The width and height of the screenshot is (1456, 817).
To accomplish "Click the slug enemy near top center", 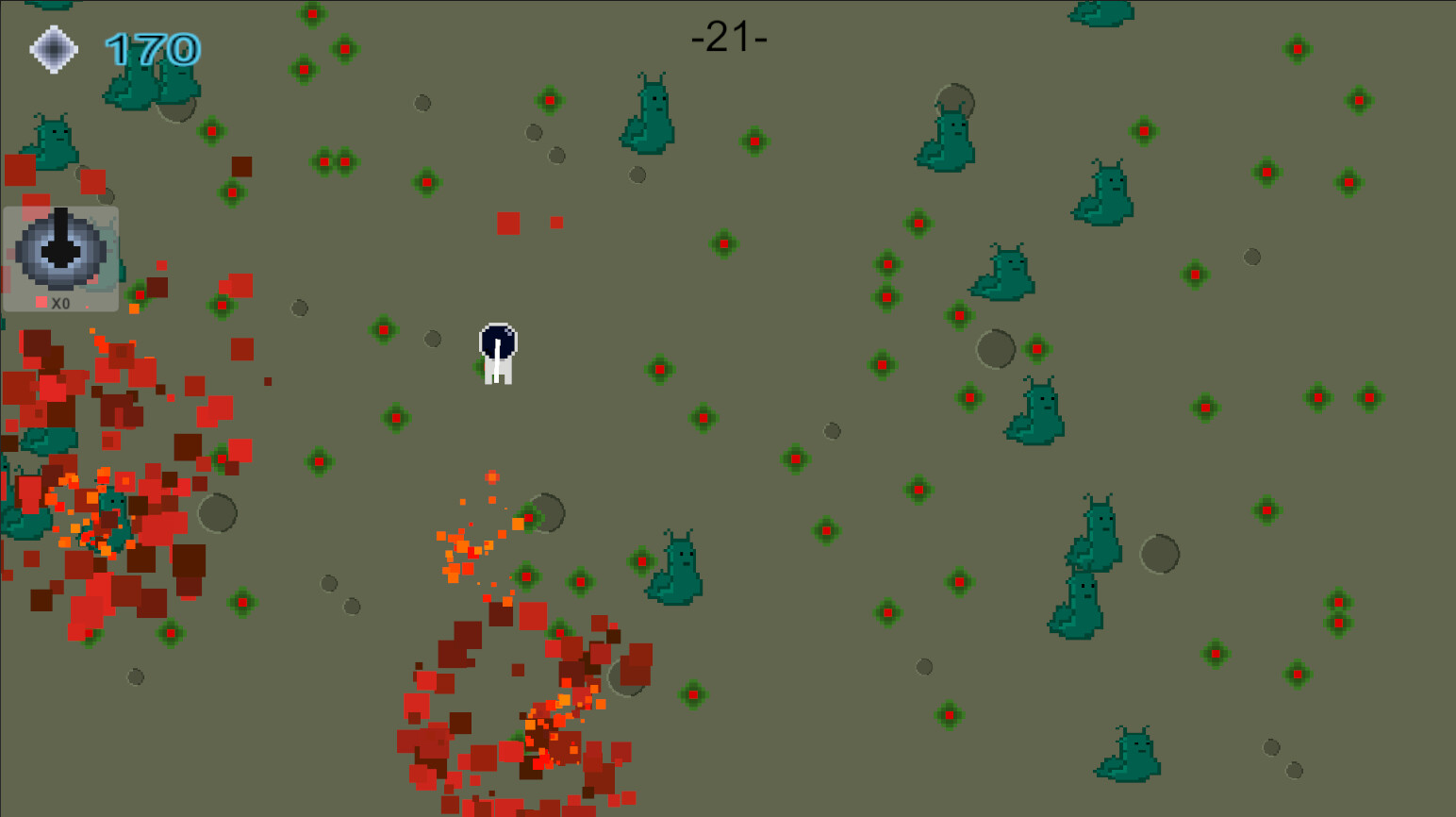I will 649,113.
